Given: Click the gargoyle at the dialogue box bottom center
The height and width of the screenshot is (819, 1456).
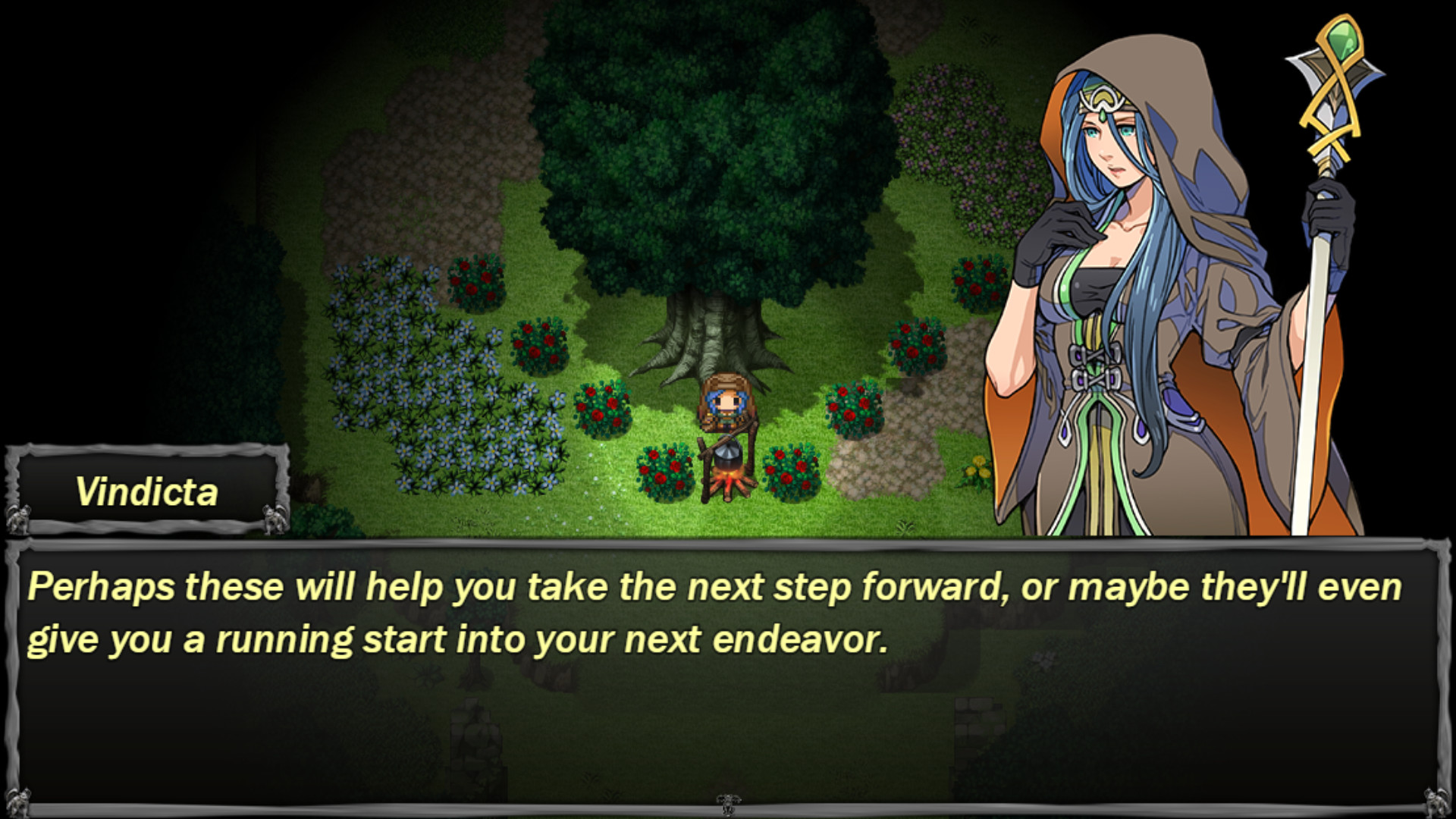Looking at the screenshot, I should [x=728, y=806].
